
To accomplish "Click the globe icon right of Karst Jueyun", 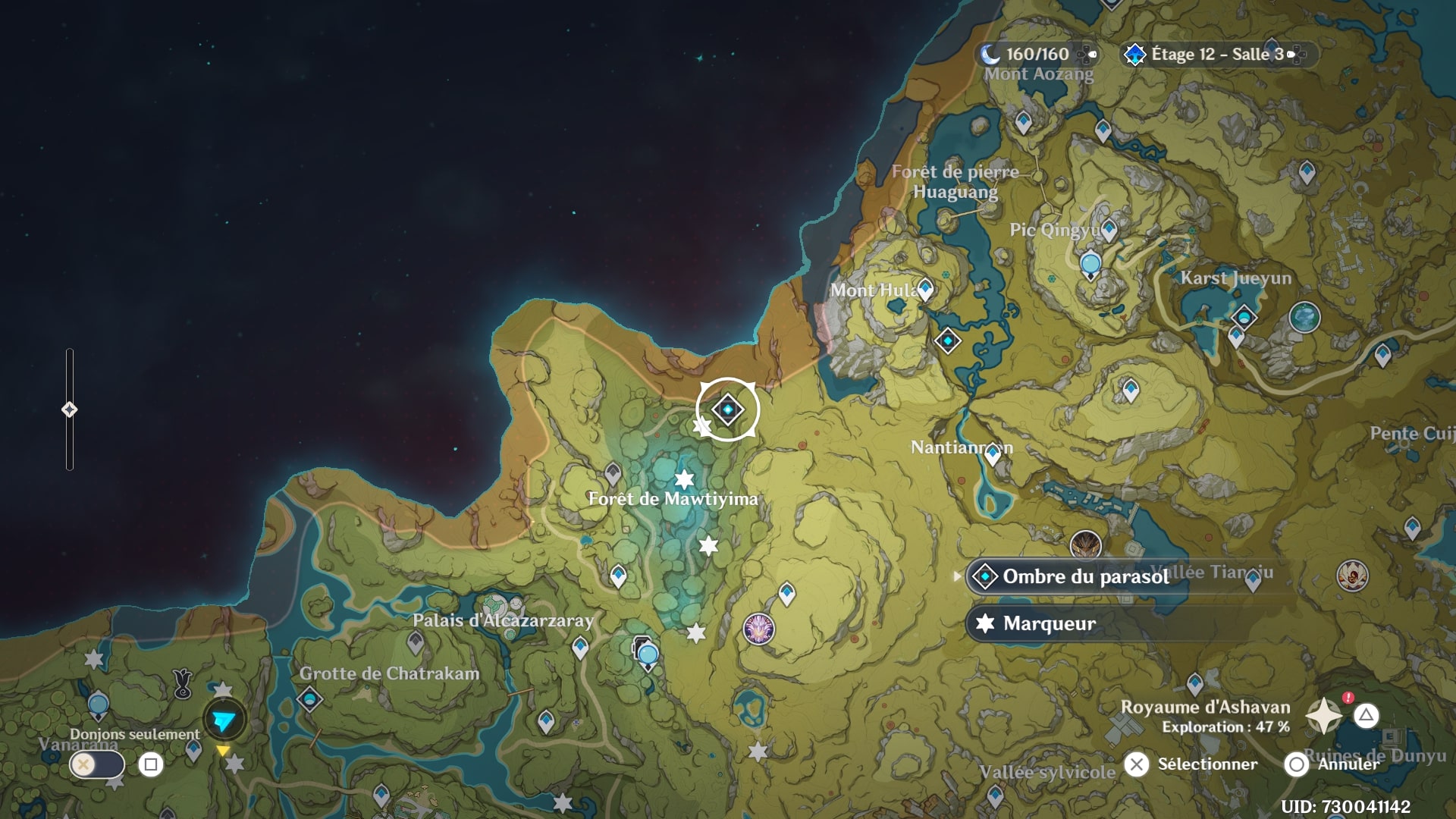I will tap(1306, 318).
